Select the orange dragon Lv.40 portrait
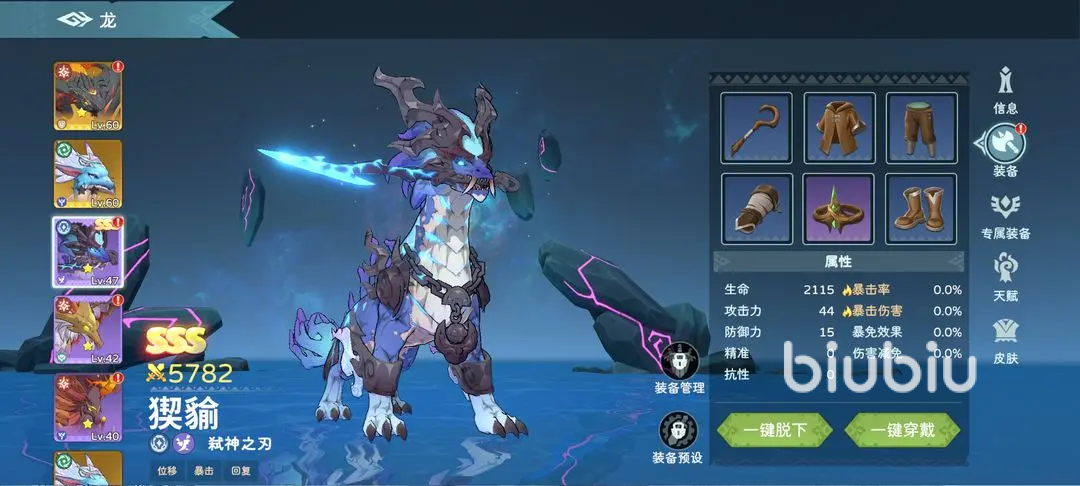This screenshot has width=1080, height=486. click(88, 407)
